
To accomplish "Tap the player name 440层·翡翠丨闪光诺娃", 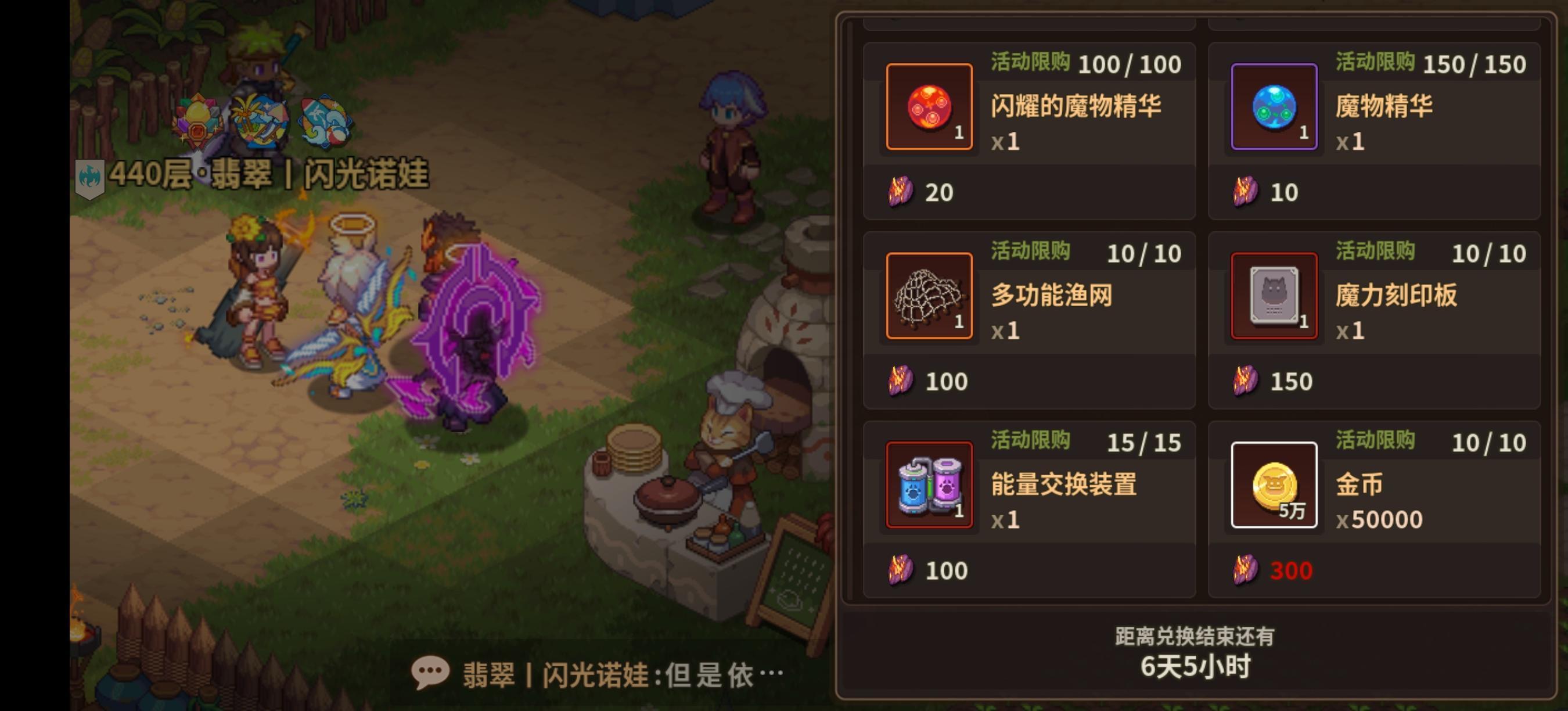I will coord(272,176).
